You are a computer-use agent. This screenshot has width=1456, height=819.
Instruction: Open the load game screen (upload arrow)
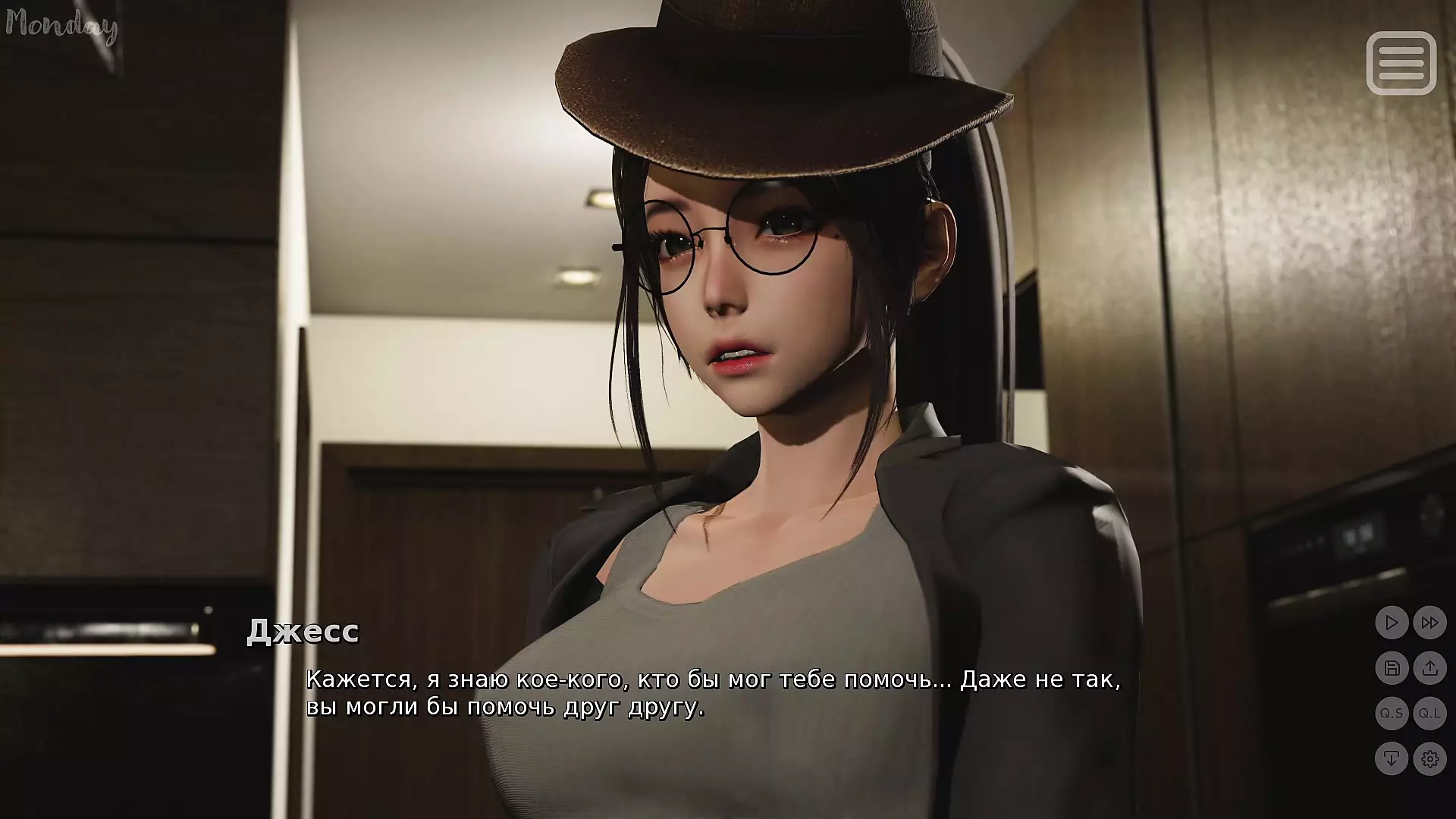click(1430, 668)
